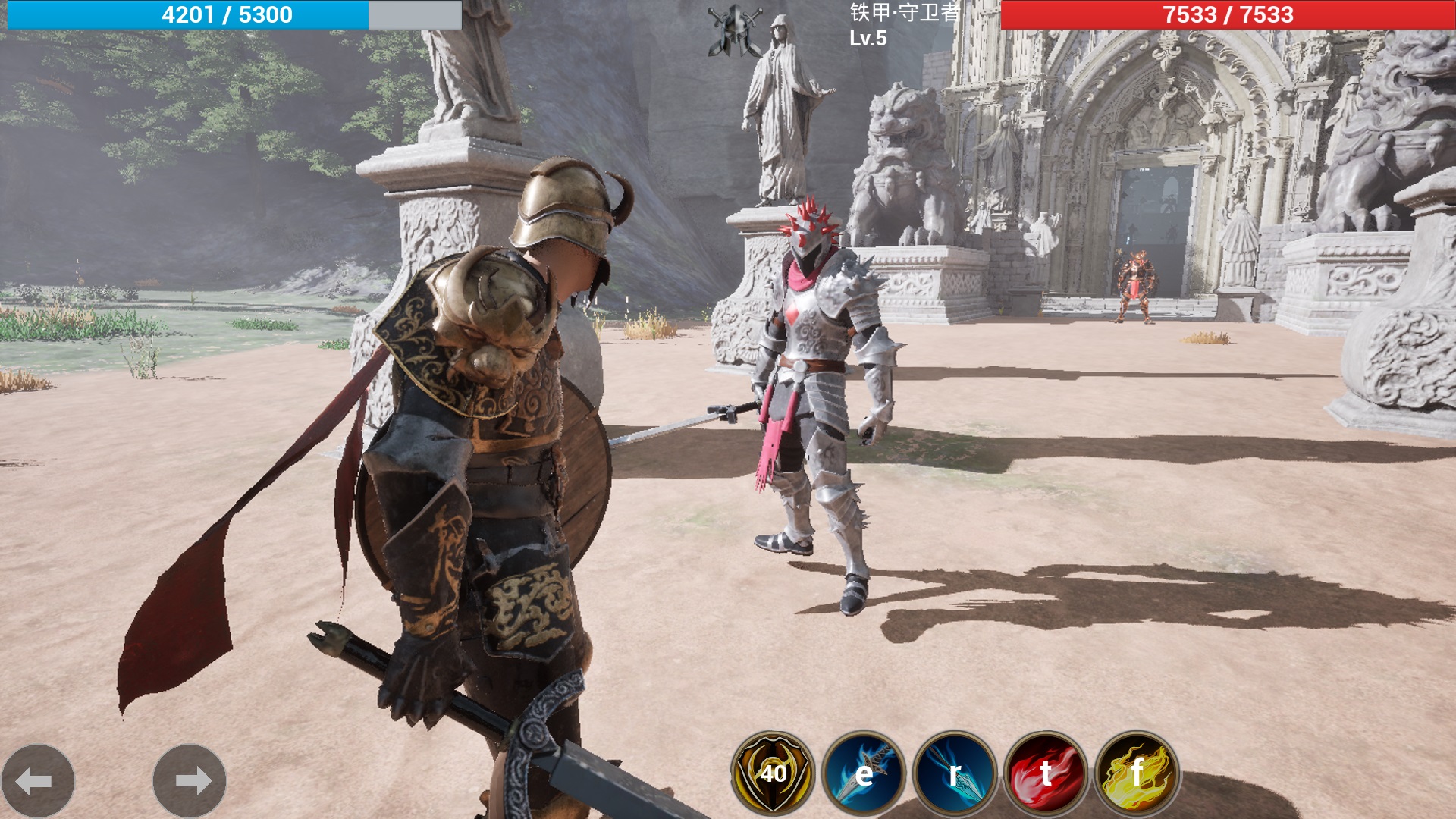Use the blue sword skill marked e

click(864, 773)
